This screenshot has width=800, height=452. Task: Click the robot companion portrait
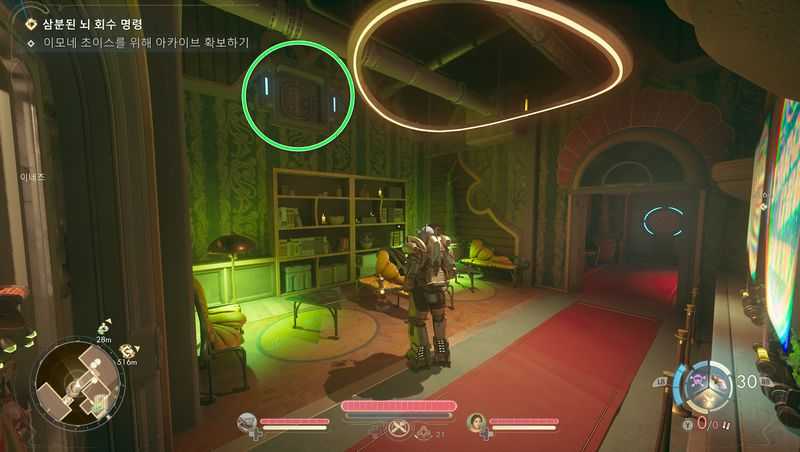coord(249,422)
